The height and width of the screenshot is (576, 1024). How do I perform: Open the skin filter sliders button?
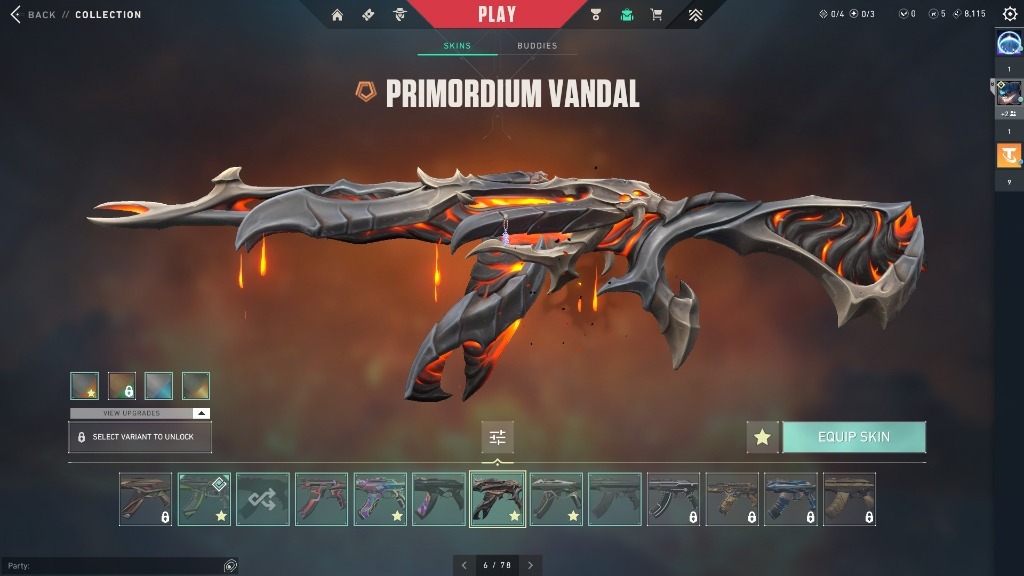[497, 437]
